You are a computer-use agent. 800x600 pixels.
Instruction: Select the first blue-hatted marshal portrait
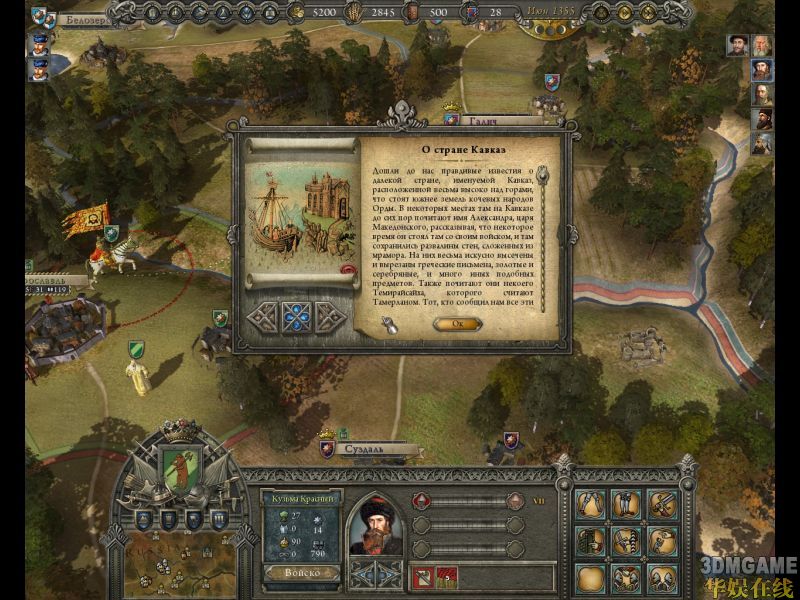[x=35, y=44]
